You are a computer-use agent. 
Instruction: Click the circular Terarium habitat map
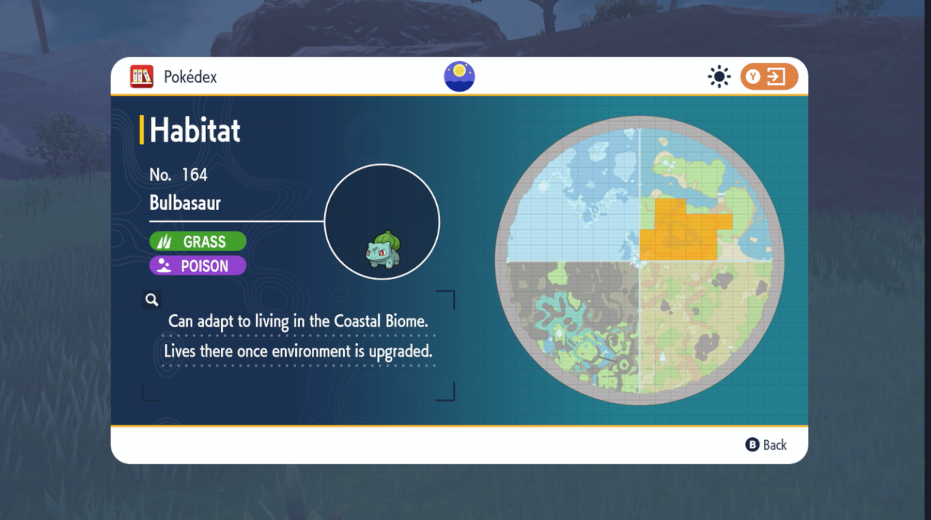(x=639, y=262)
